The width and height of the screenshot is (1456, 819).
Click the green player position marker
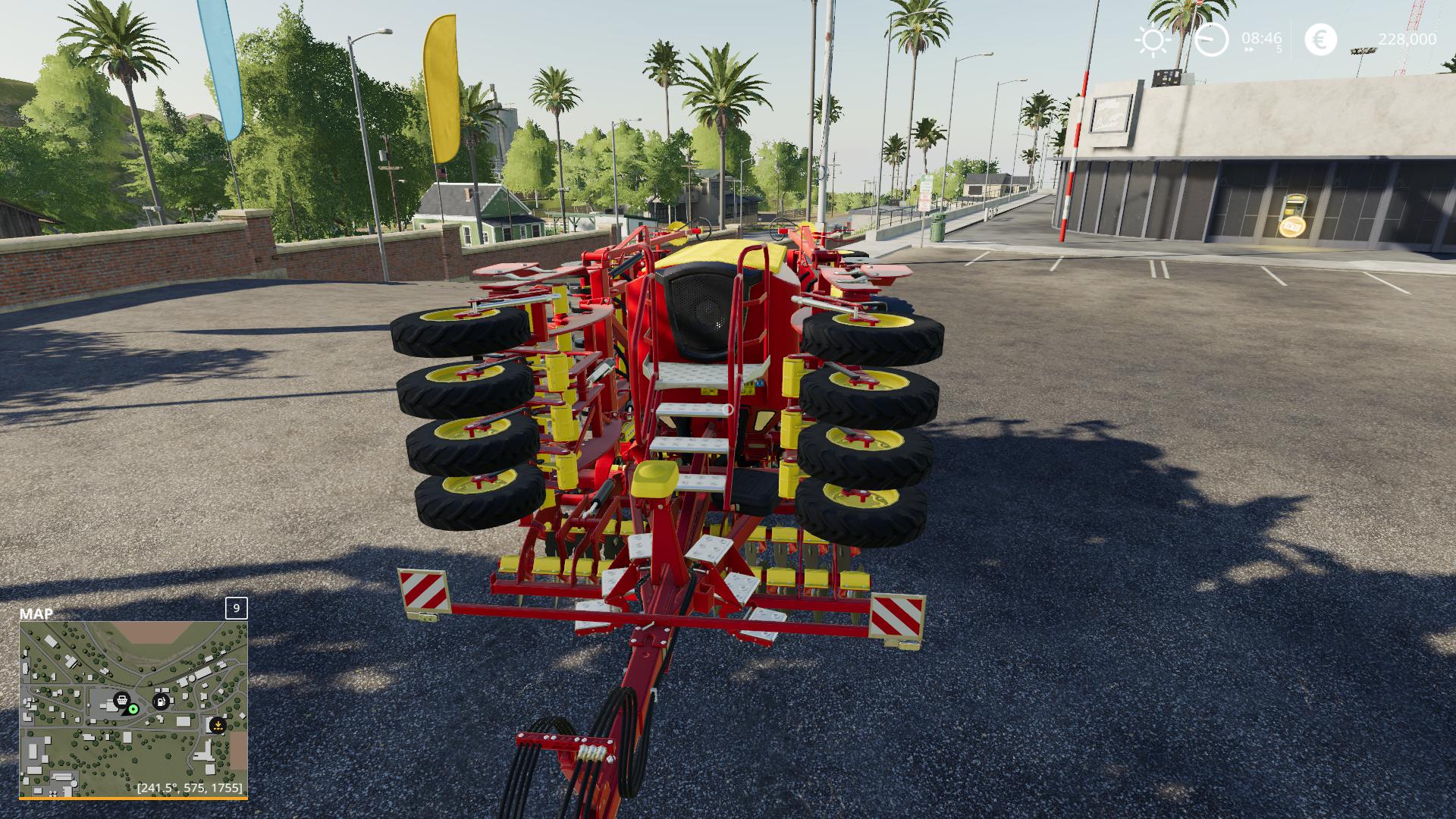click(x=133, y=709)
